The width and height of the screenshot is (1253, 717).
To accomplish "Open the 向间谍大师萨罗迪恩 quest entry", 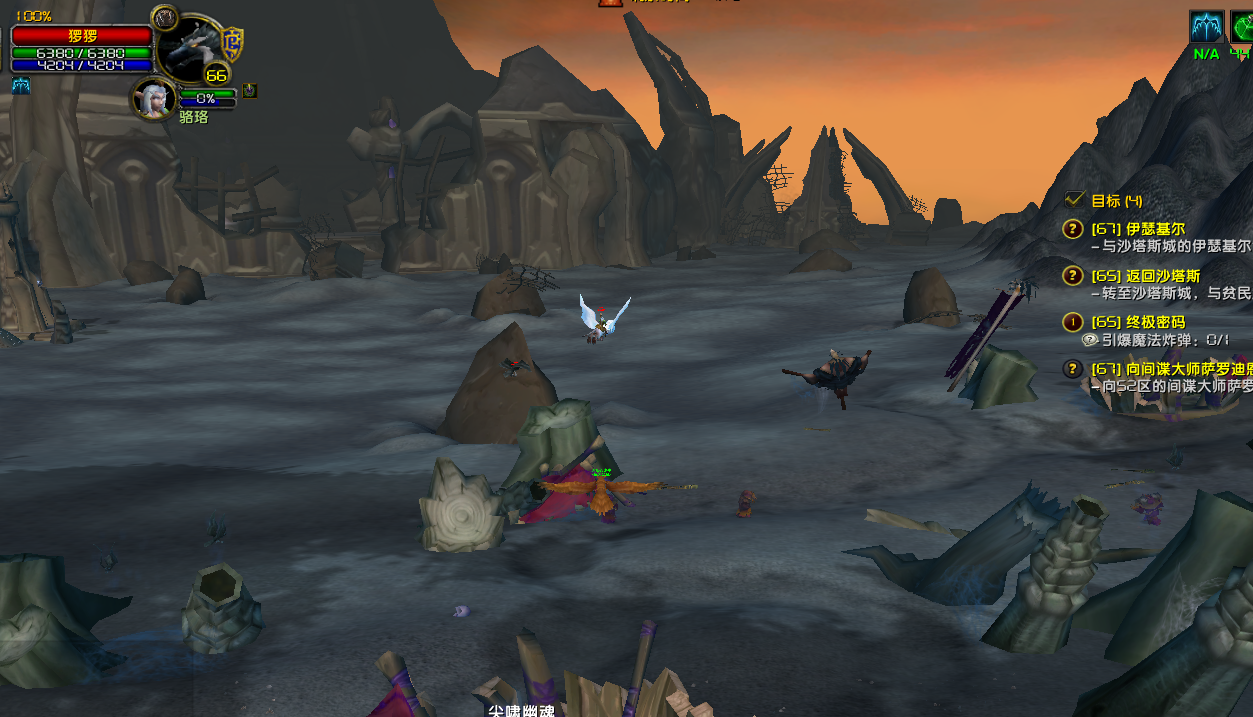I will point(1170,369).
